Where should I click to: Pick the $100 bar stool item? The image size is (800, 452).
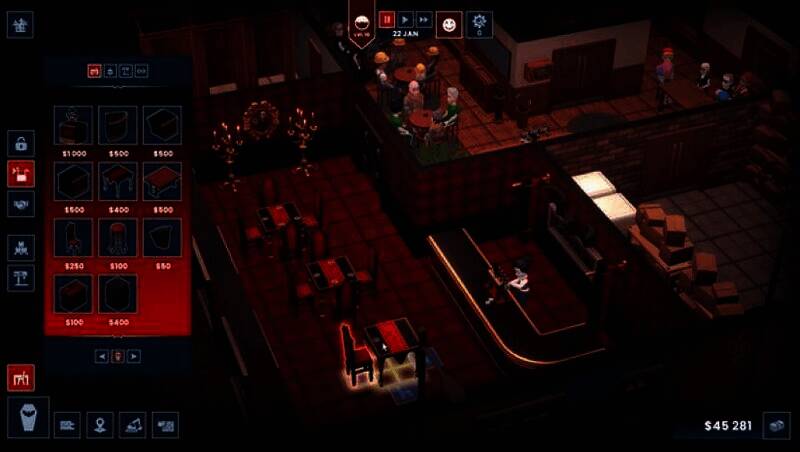[x=118, y=238]
